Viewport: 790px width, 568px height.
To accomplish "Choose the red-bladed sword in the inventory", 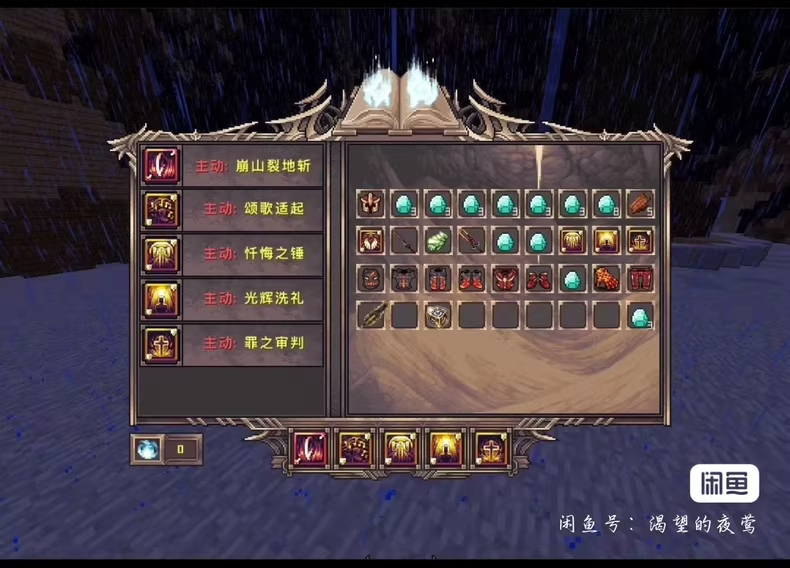I will click(x=471, y=241).
